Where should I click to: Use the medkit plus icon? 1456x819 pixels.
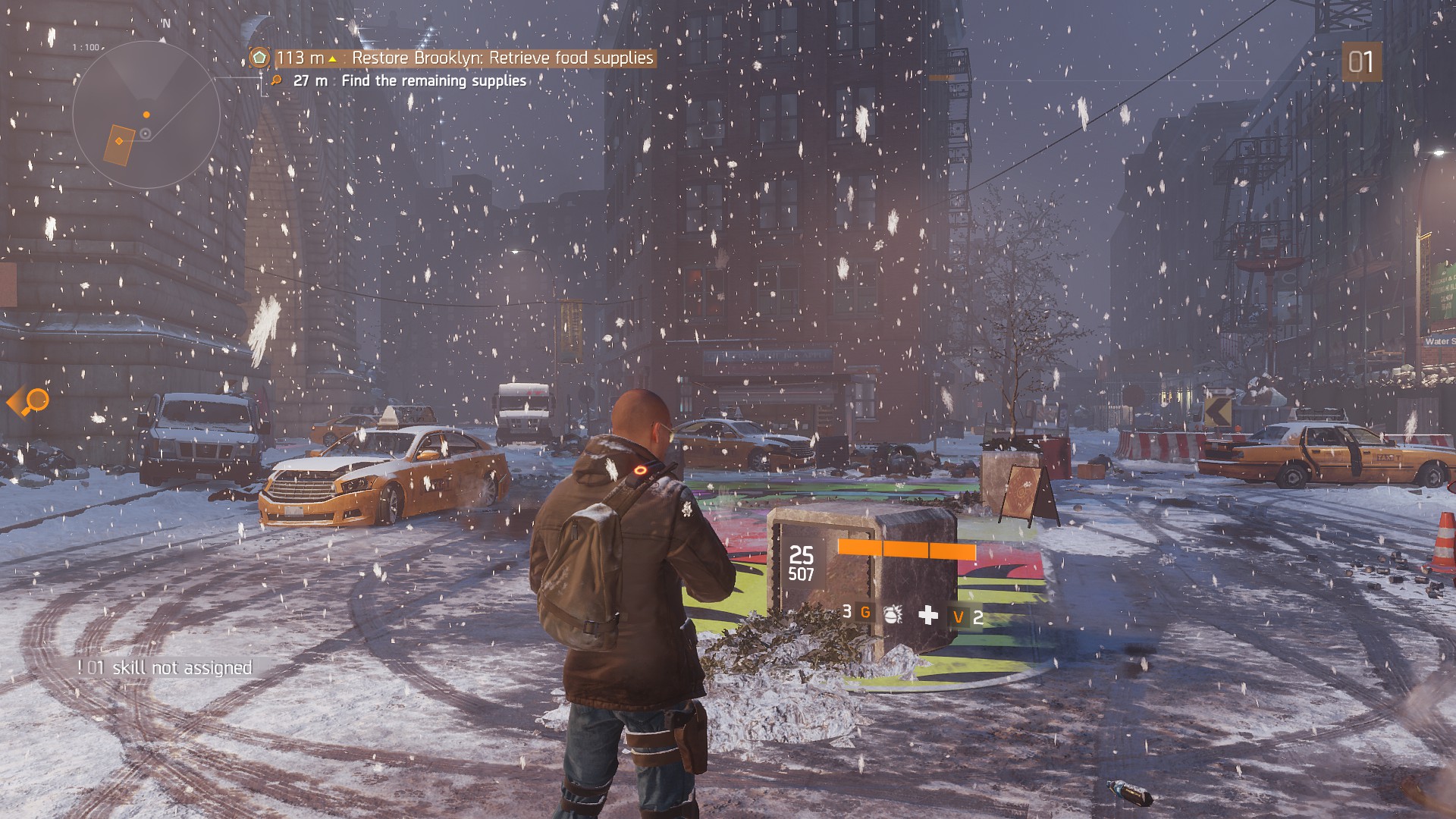[928, 615]
